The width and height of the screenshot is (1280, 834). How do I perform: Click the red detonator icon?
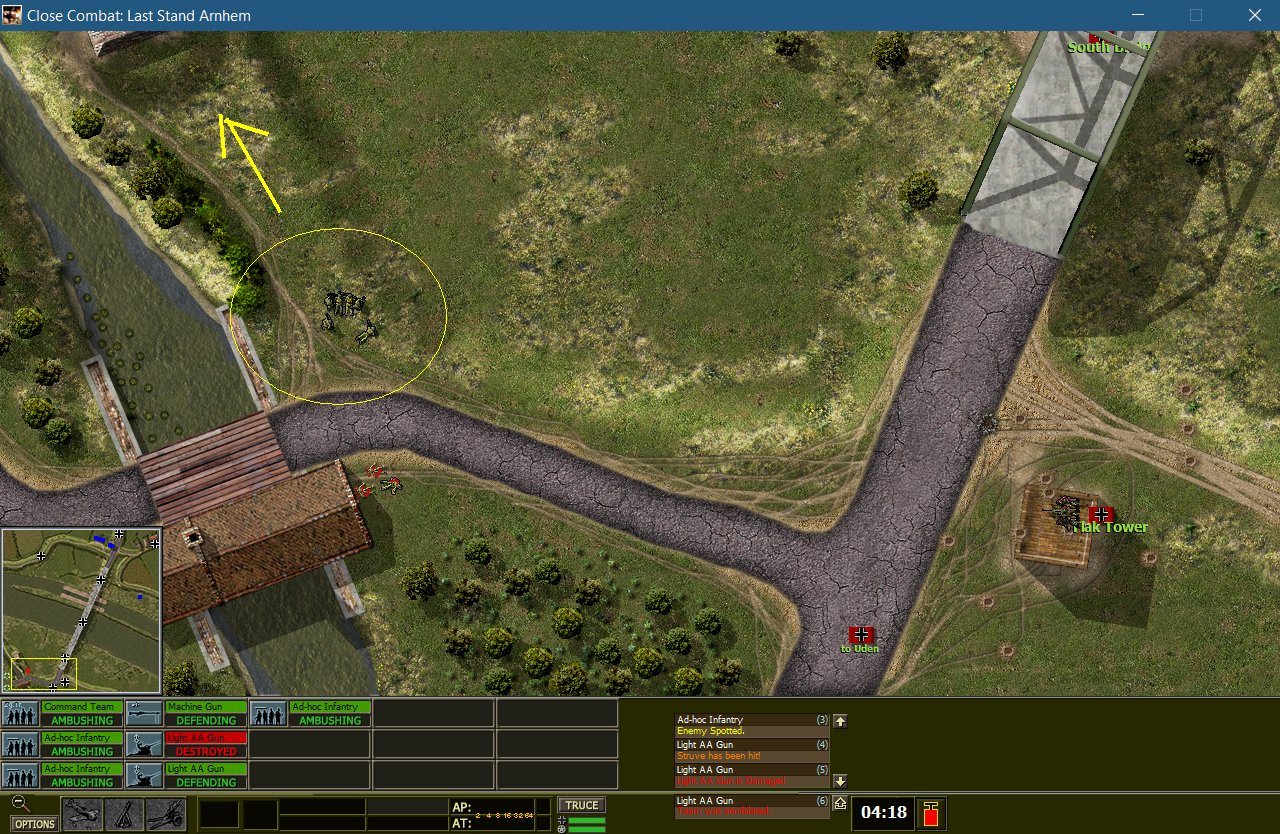(930, 813)
